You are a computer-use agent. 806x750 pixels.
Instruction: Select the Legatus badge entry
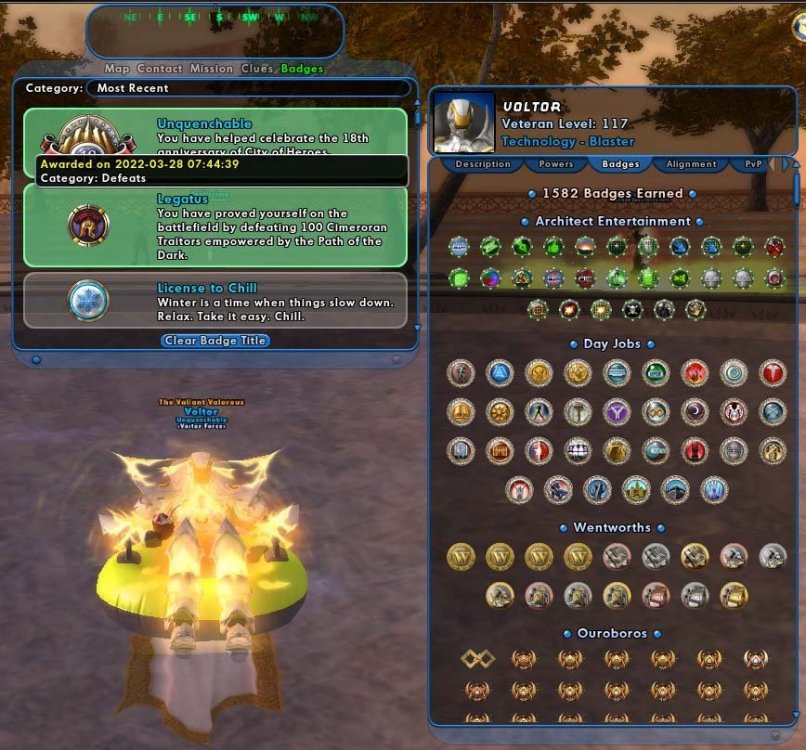[x=215, y=225]
